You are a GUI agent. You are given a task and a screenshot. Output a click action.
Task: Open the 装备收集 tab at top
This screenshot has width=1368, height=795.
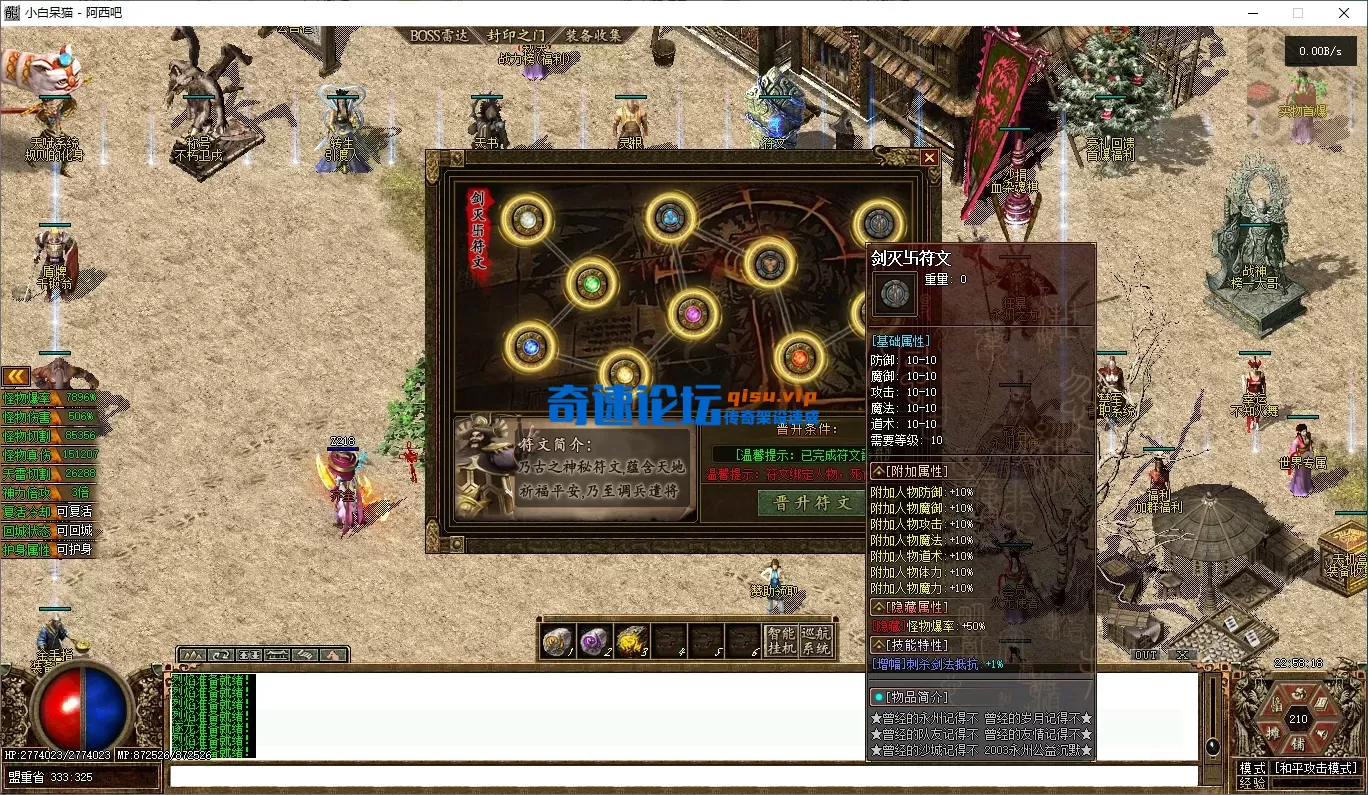coord(593,35)
